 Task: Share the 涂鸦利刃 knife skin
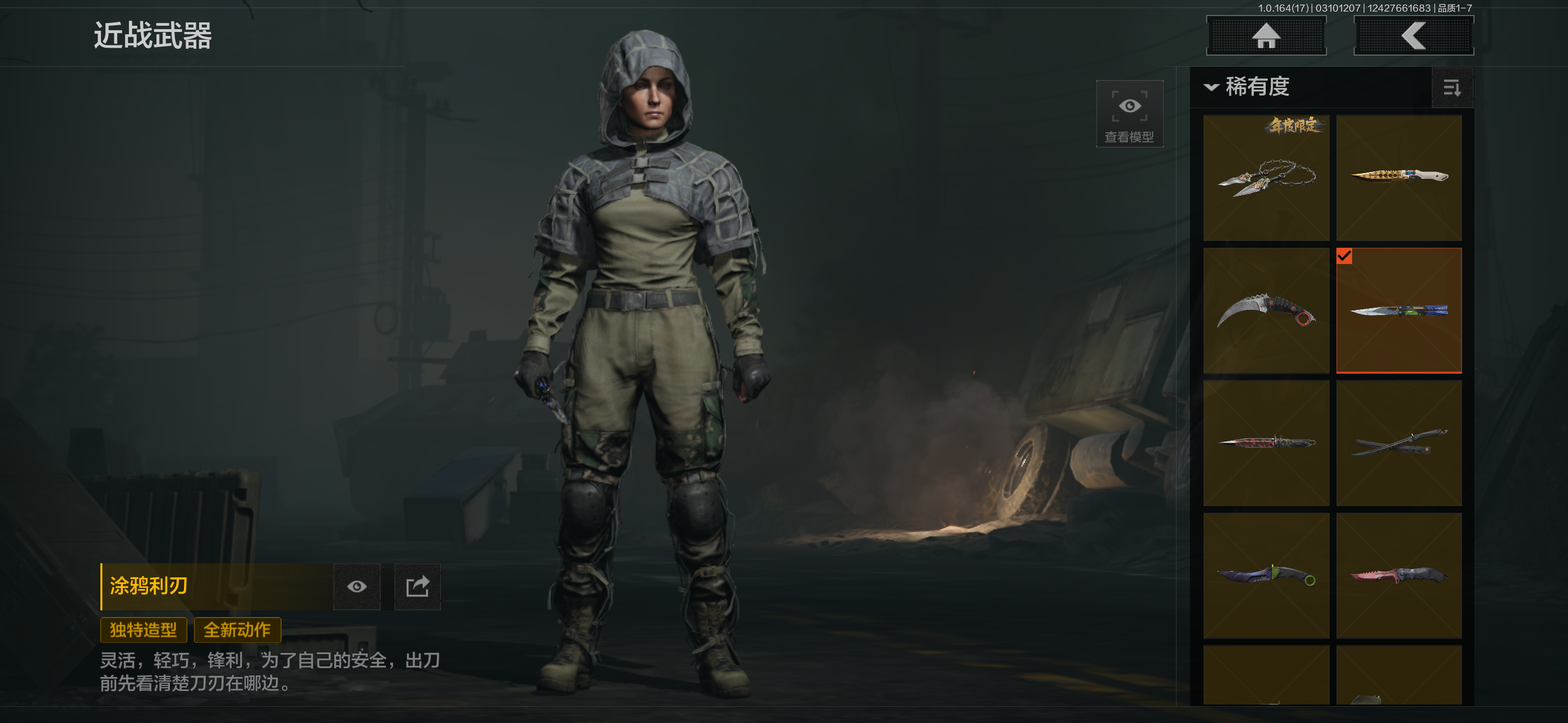click(418, 587)
